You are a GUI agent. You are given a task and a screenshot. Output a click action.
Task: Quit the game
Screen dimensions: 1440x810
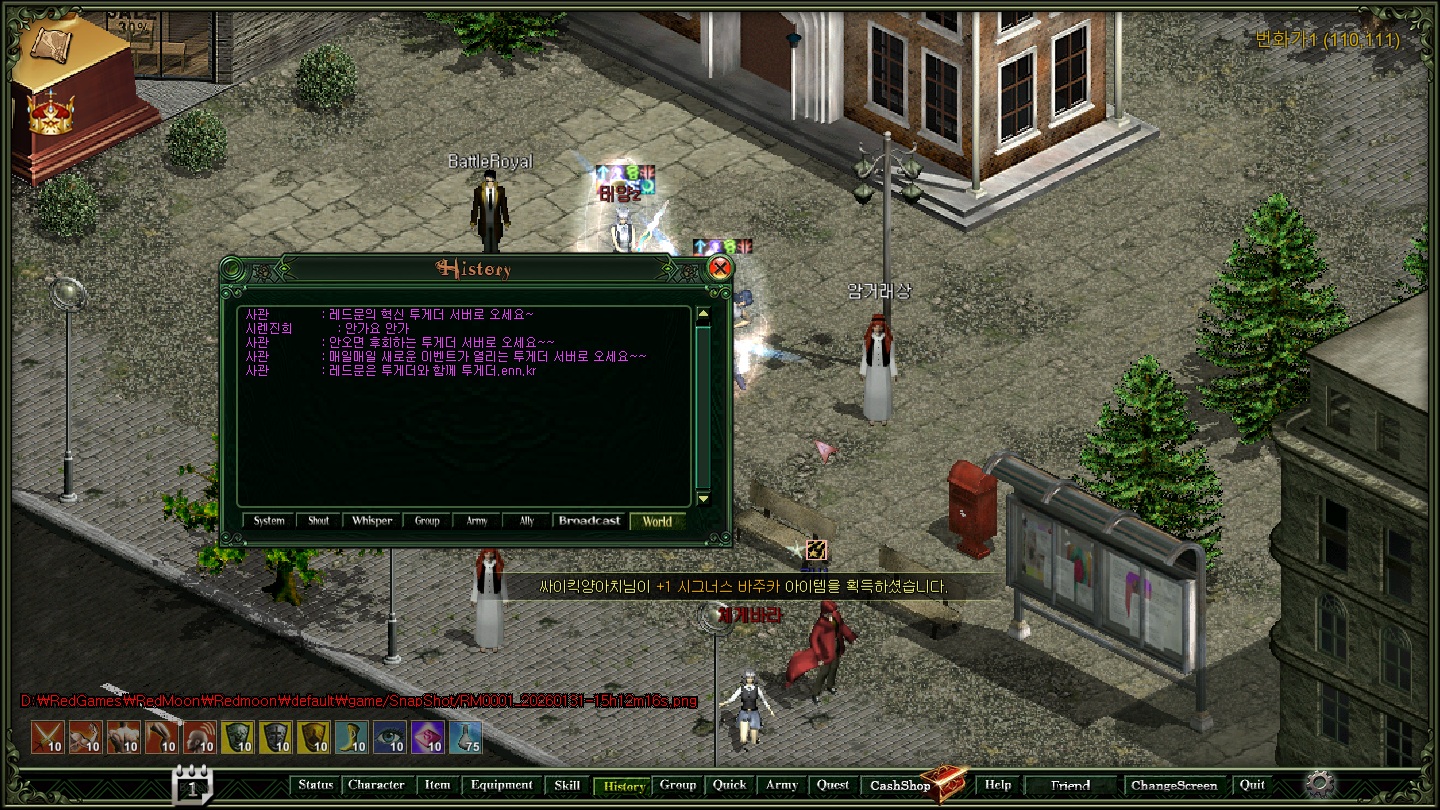pyautogui.click(x=1252, y=785)
